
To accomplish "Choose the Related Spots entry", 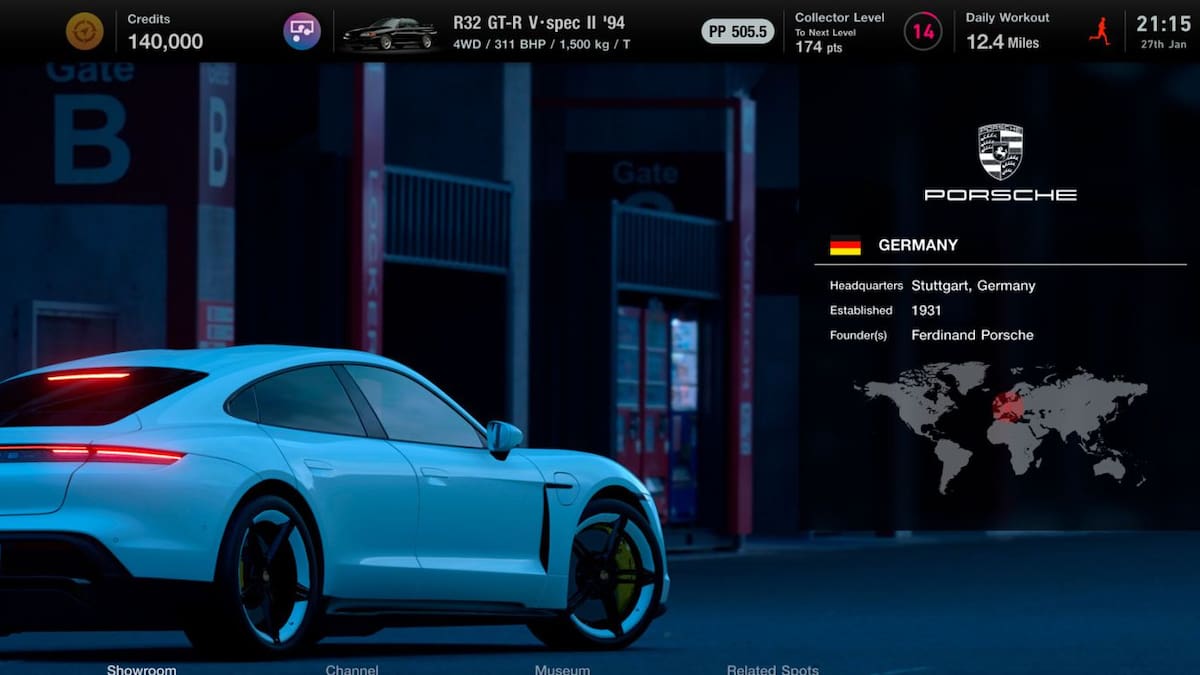I will 772,669.
